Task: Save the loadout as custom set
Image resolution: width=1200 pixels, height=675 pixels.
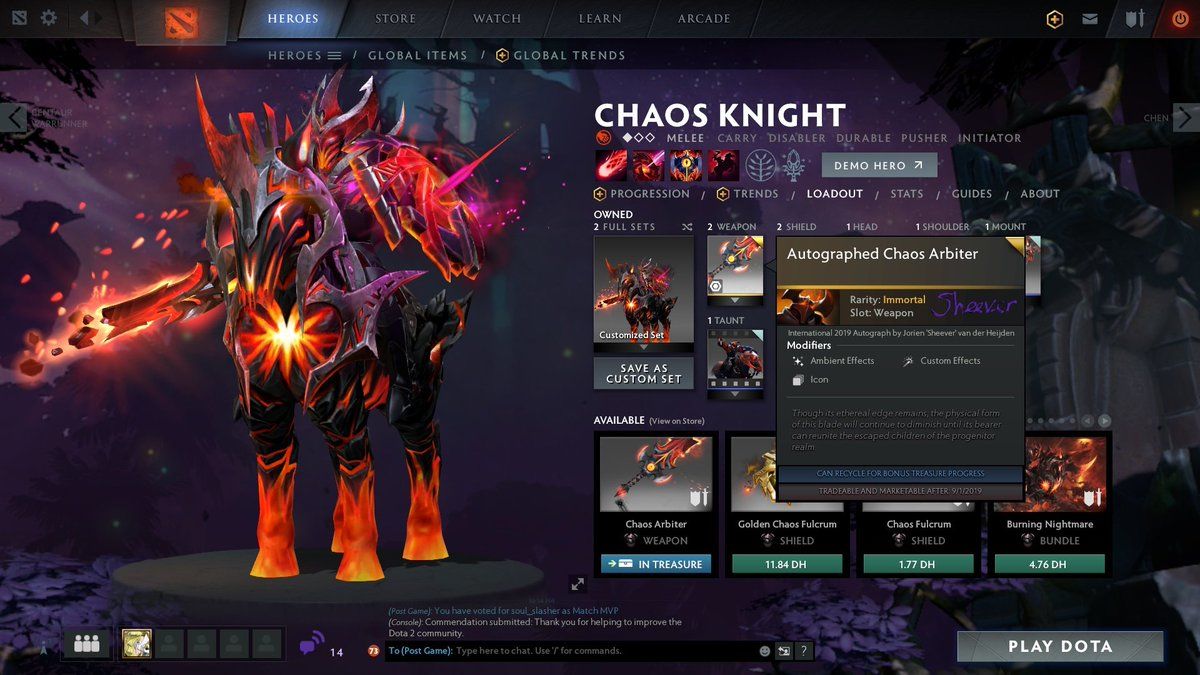Action: coord(643,373)
